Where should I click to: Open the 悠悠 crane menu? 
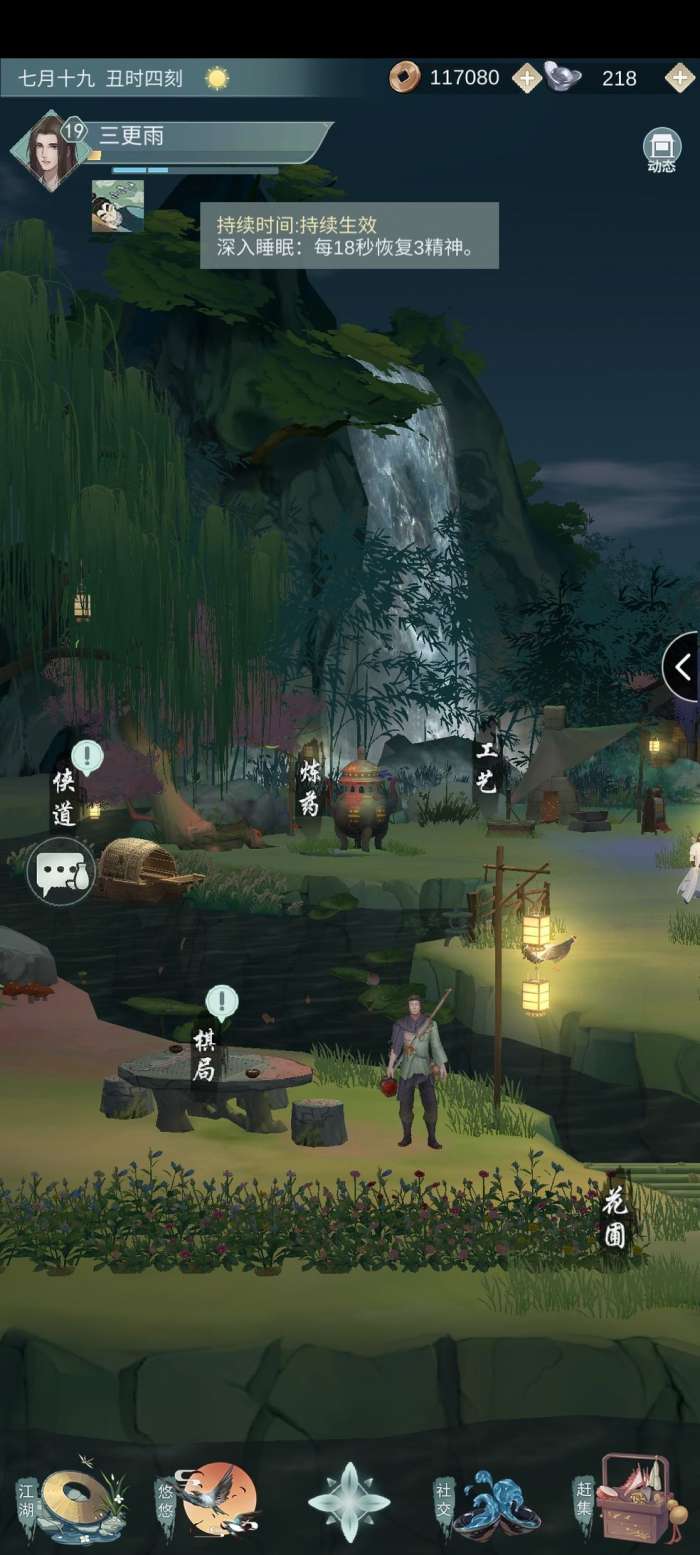pyautogui.click(x=208, y=1500)
